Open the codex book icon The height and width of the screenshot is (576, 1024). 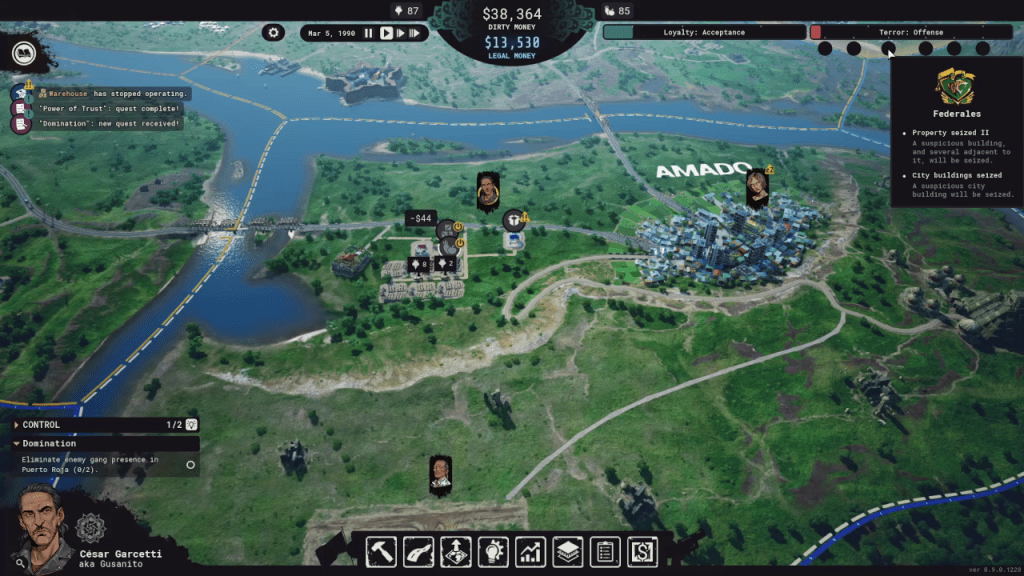pos(22,53)
